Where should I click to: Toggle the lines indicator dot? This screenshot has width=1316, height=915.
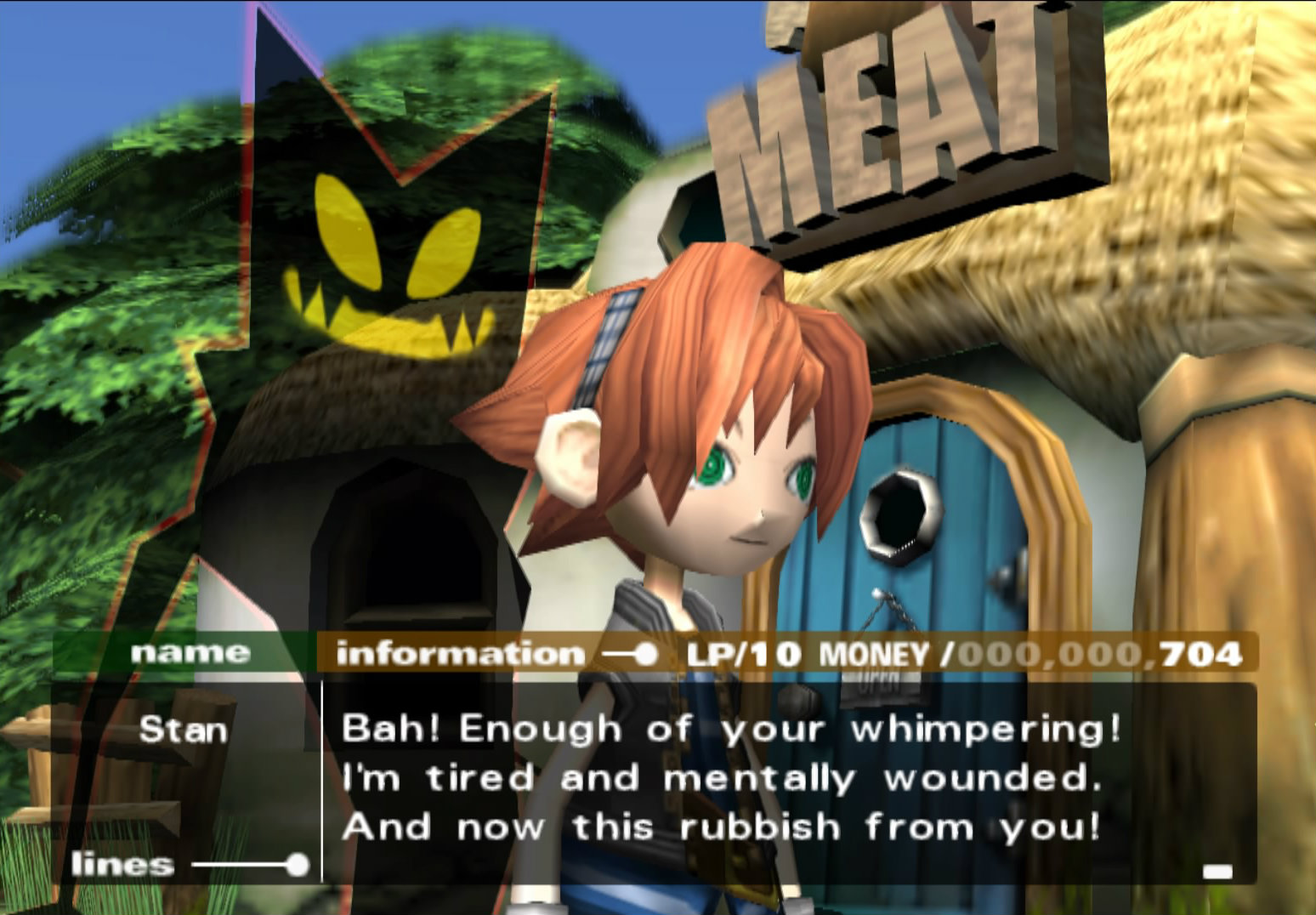[x=299, y=865]
